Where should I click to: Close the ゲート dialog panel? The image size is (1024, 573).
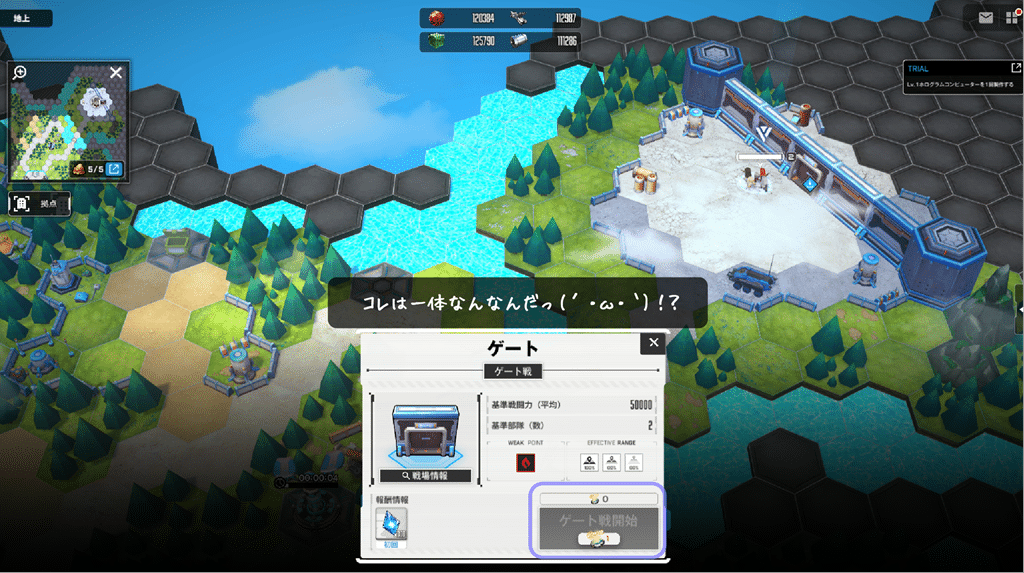(654, 343)
